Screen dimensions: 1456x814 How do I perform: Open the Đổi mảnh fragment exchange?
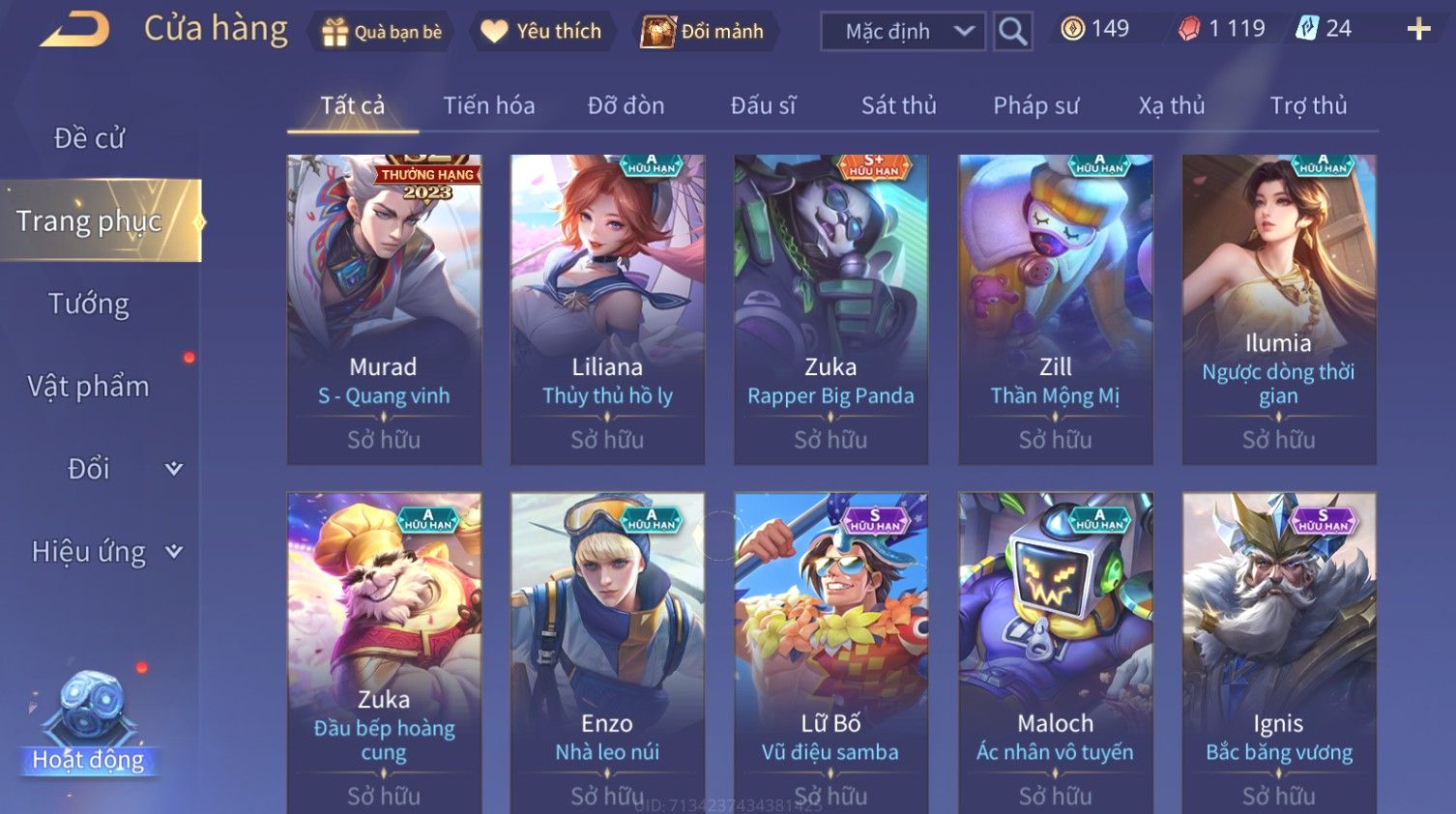click(705, 32)
